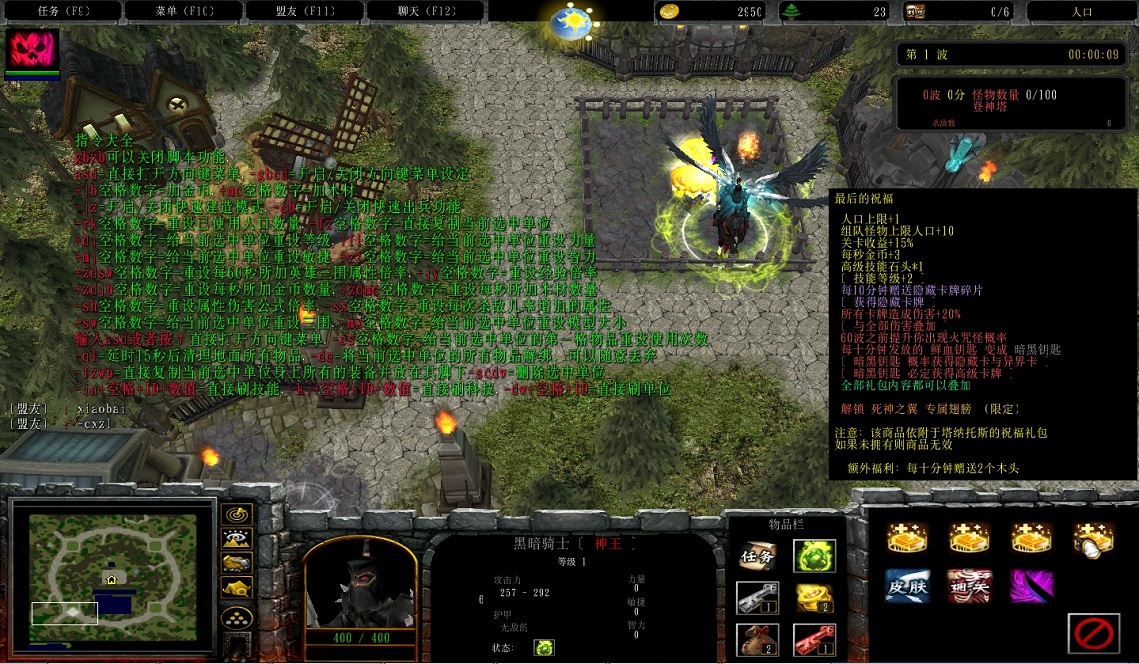Activate the purple blade ability icon

tap(1031, 586)
